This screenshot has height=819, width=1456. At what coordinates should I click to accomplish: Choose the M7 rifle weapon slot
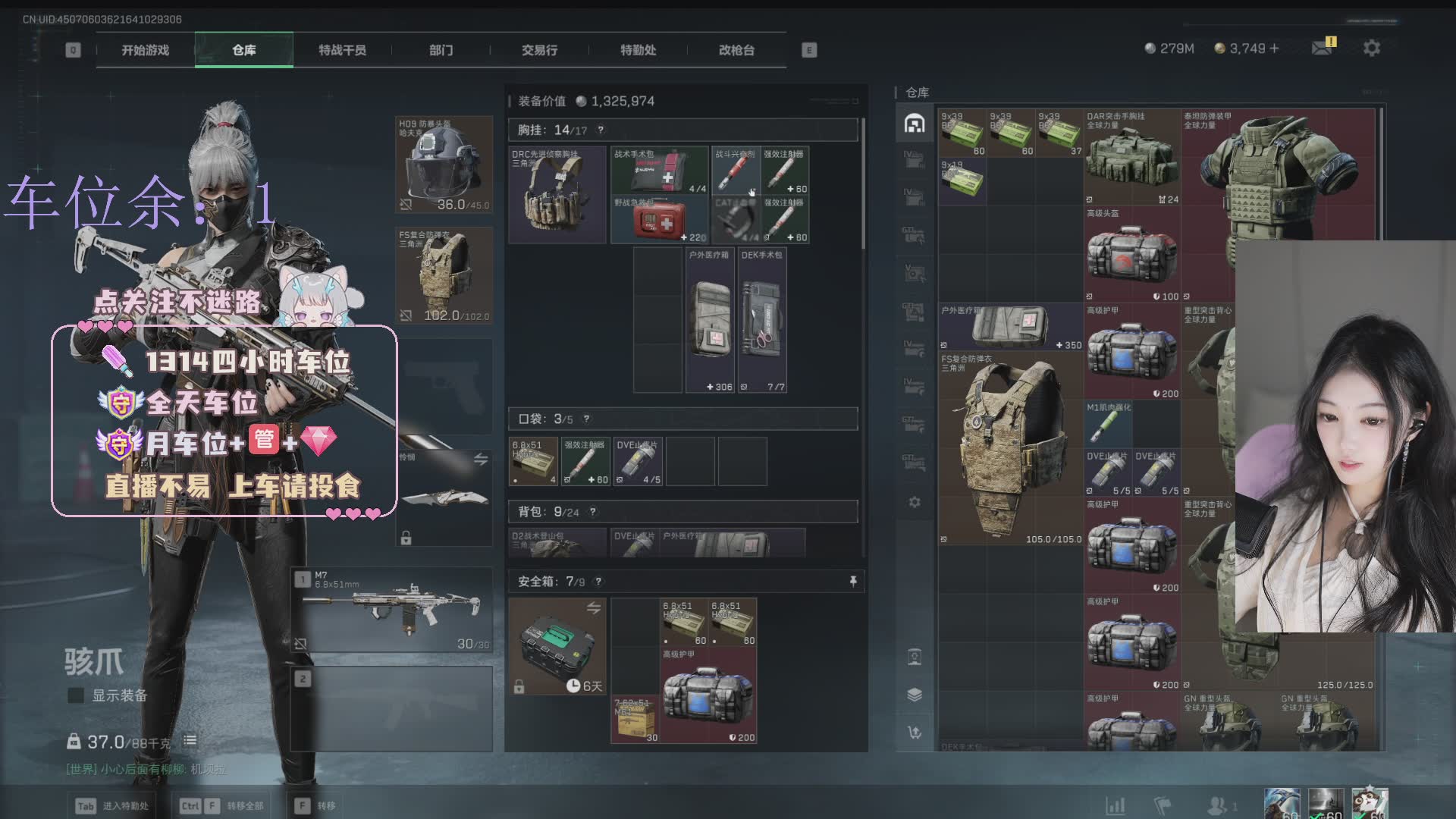[x=392, y=610]
